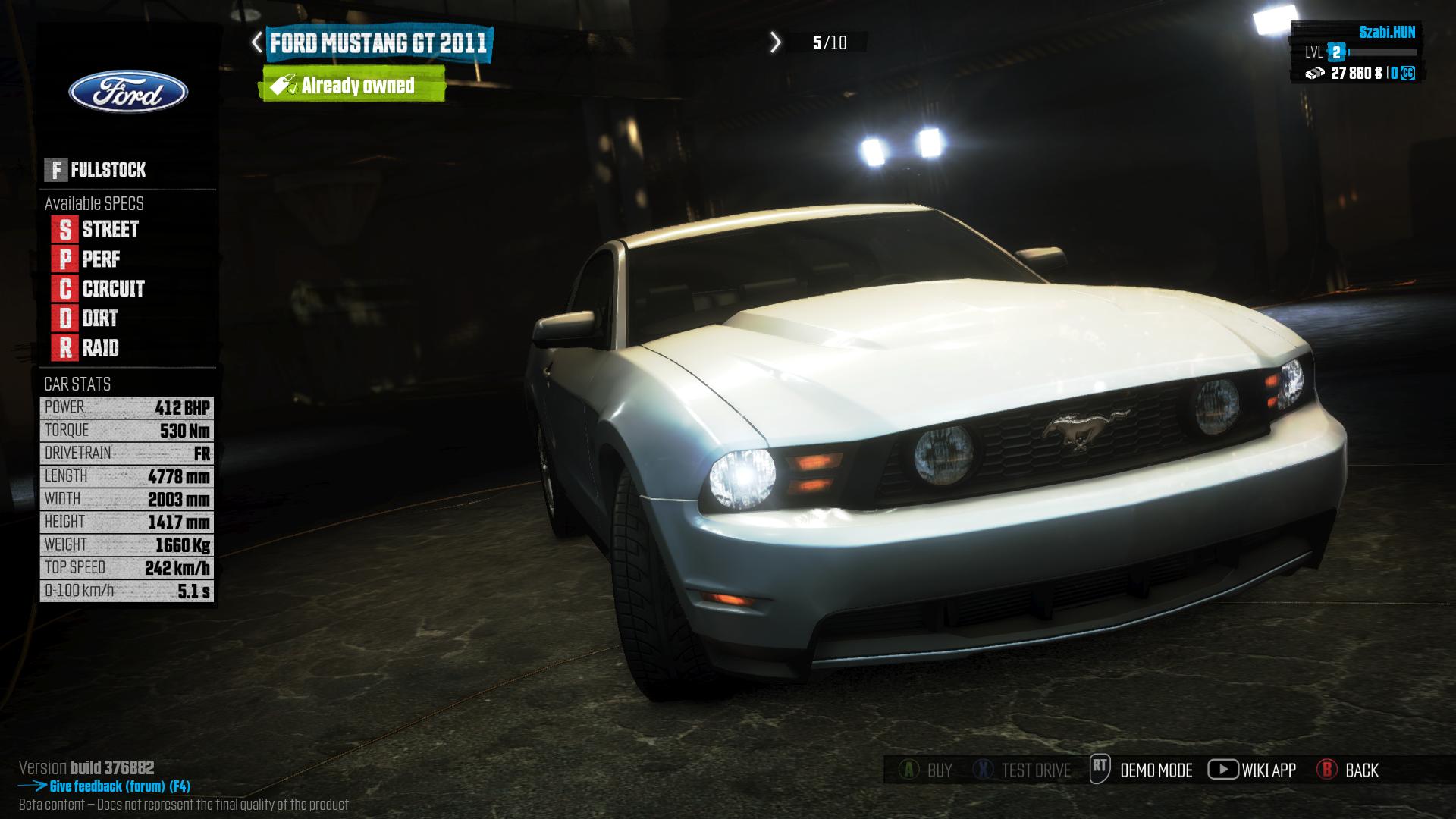Viewport: 1456px width, 819px height.
Task: Open the WIKI APP
Action: pos(1252,770)
